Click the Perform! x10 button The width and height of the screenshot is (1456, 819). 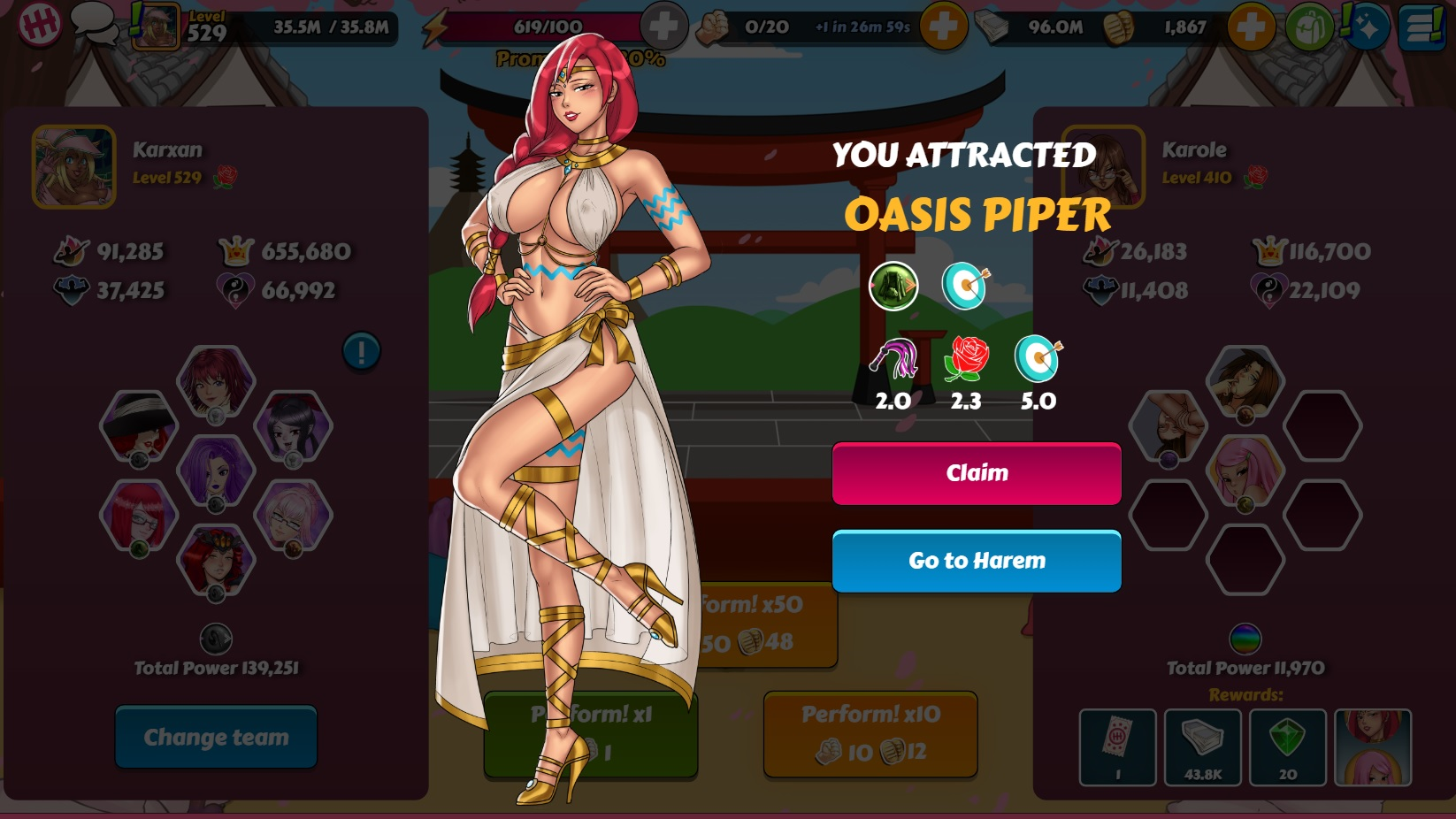tap(870, 733)
